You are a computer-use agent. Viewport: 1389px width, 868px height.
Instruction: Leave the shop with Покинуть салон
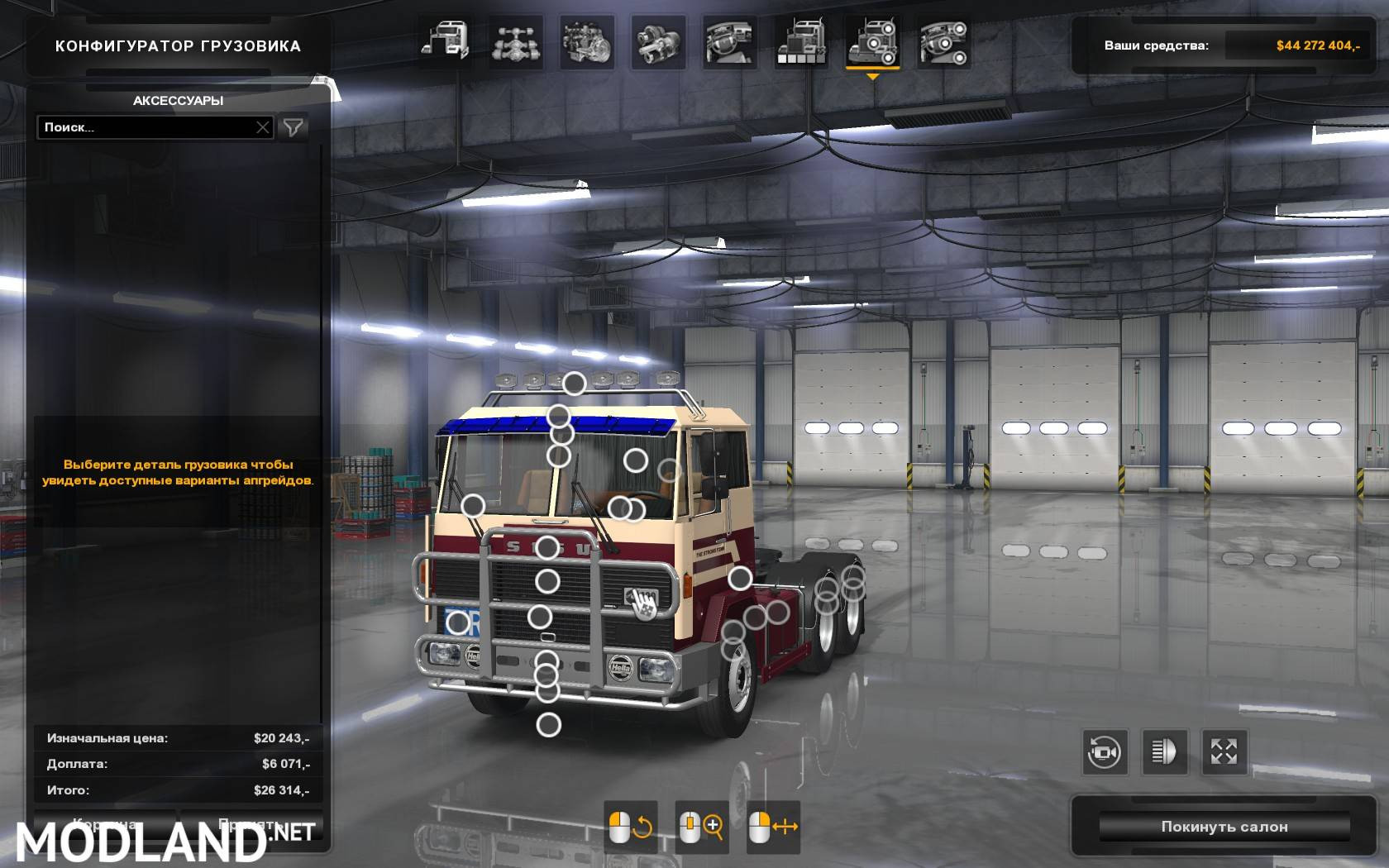pyautogui.click(x=1224, y=827)
